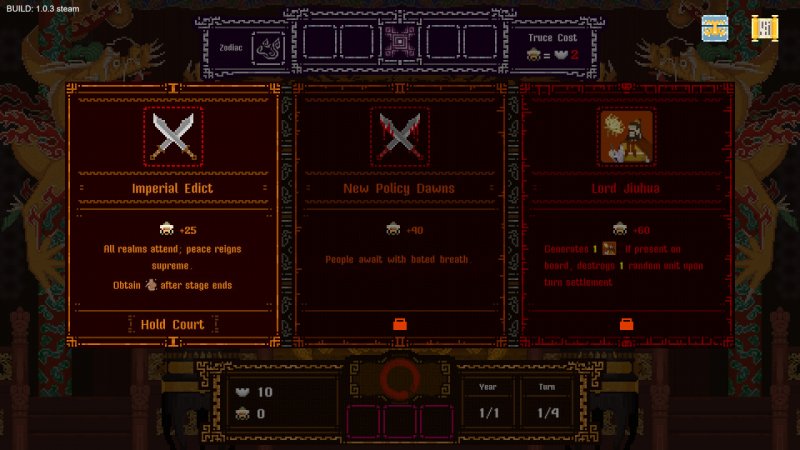Select the Imperial Edict card
The height and width of the screenshot is (450, 800).
172,200
